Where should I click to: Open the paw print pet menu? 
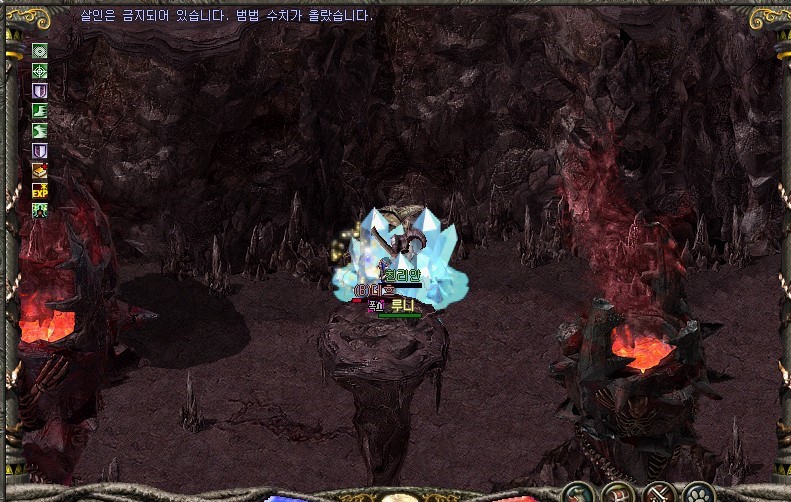[699, 492]
